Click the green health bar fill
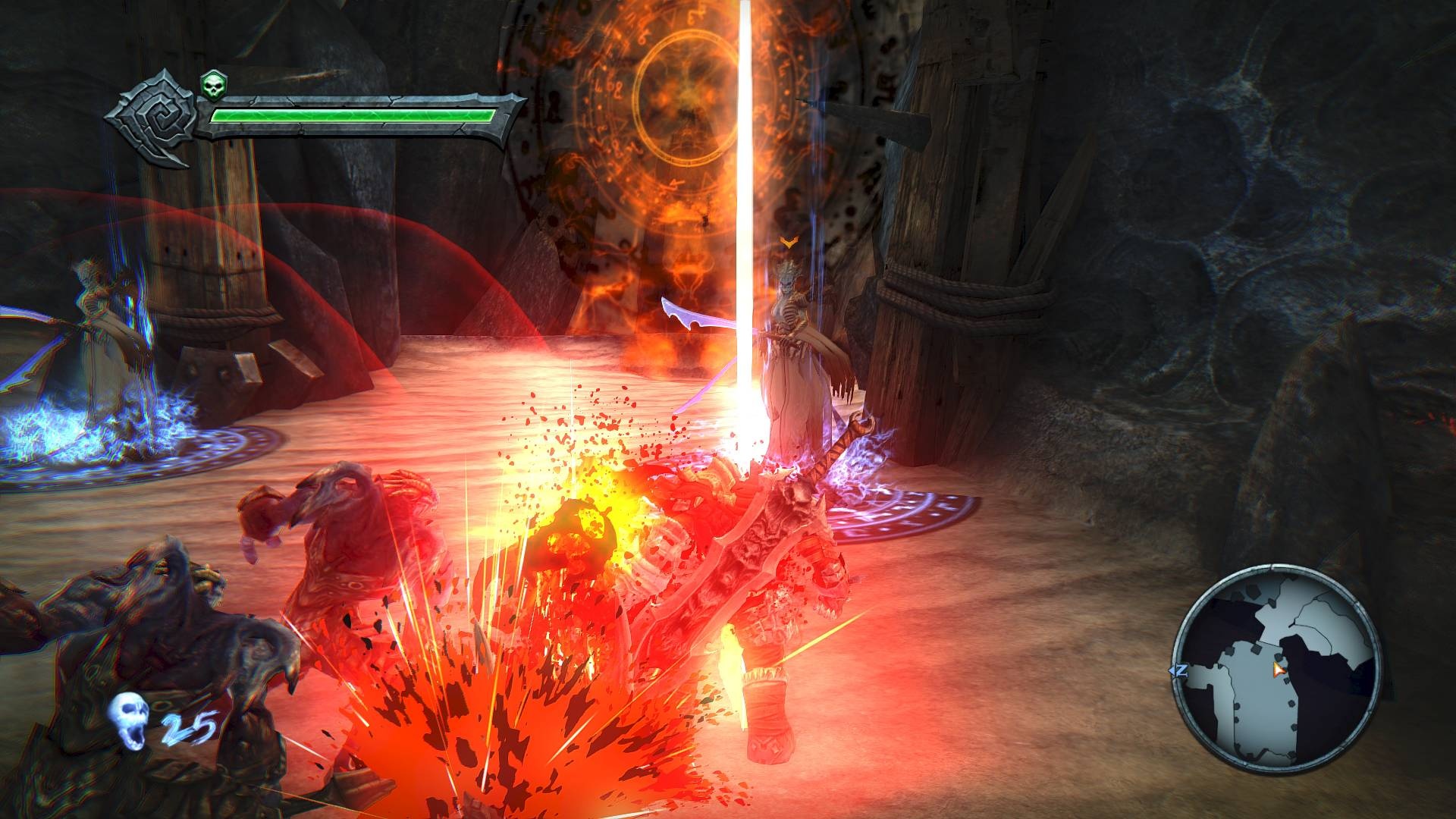The height and width of the screenshot is (819, 1456). [349, 115]
